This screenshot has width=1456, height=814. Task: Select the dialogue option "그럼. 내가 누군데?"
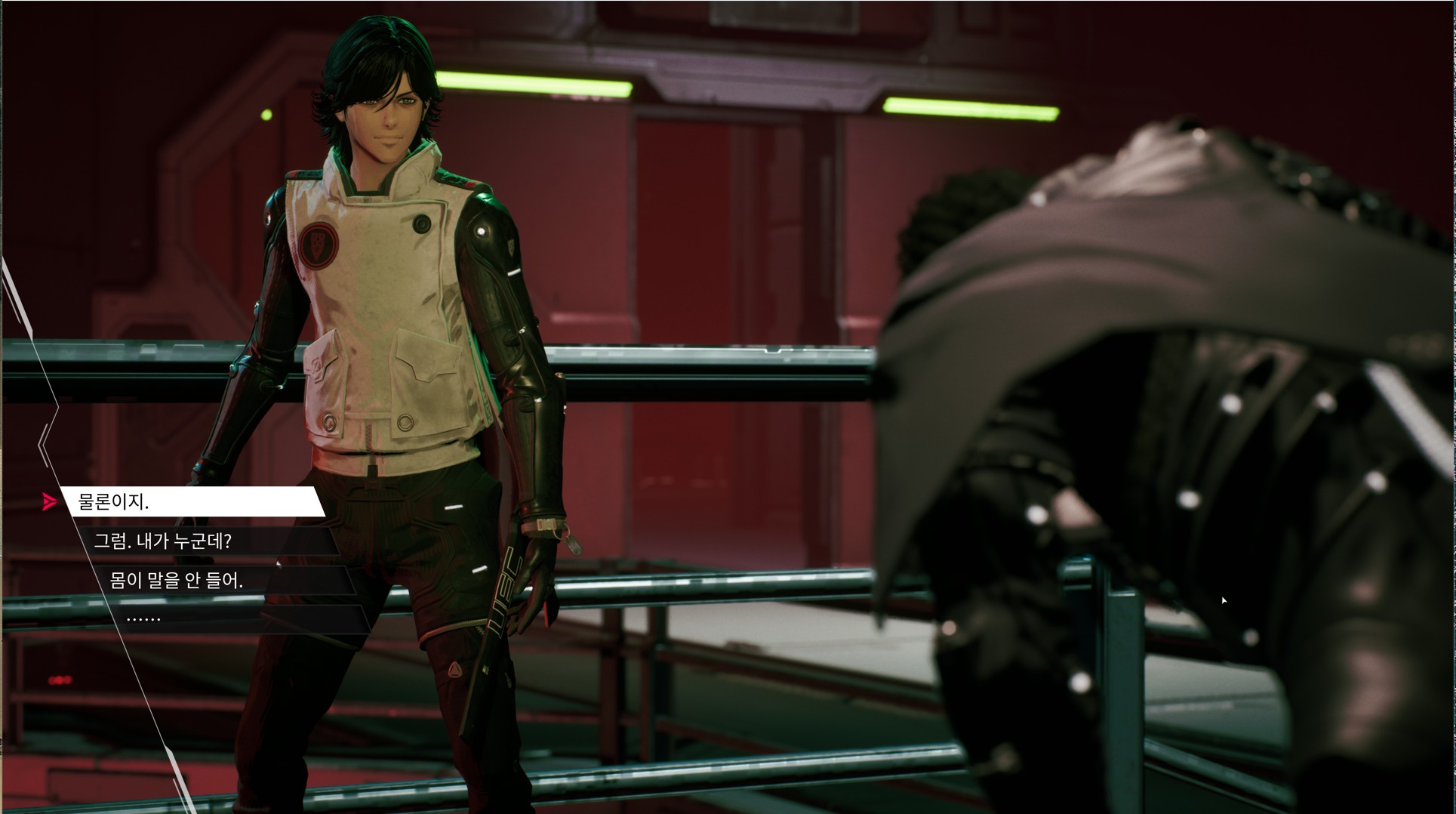point(204,541)
